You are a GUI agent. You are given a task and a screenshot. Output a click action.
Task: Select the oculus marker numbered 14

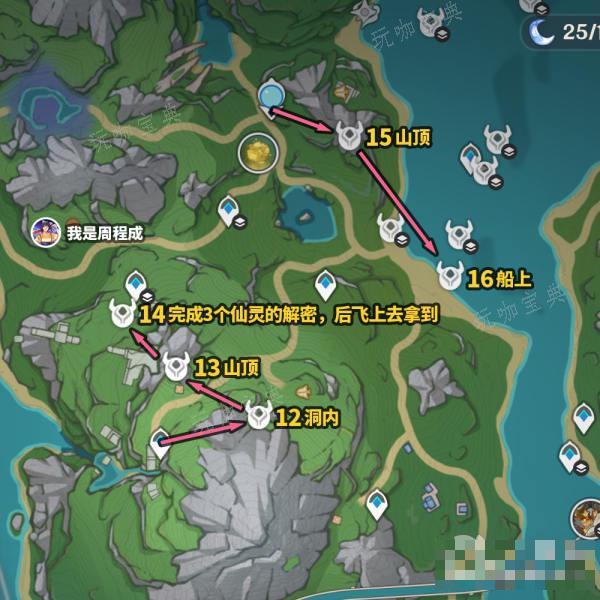[122, 313]
